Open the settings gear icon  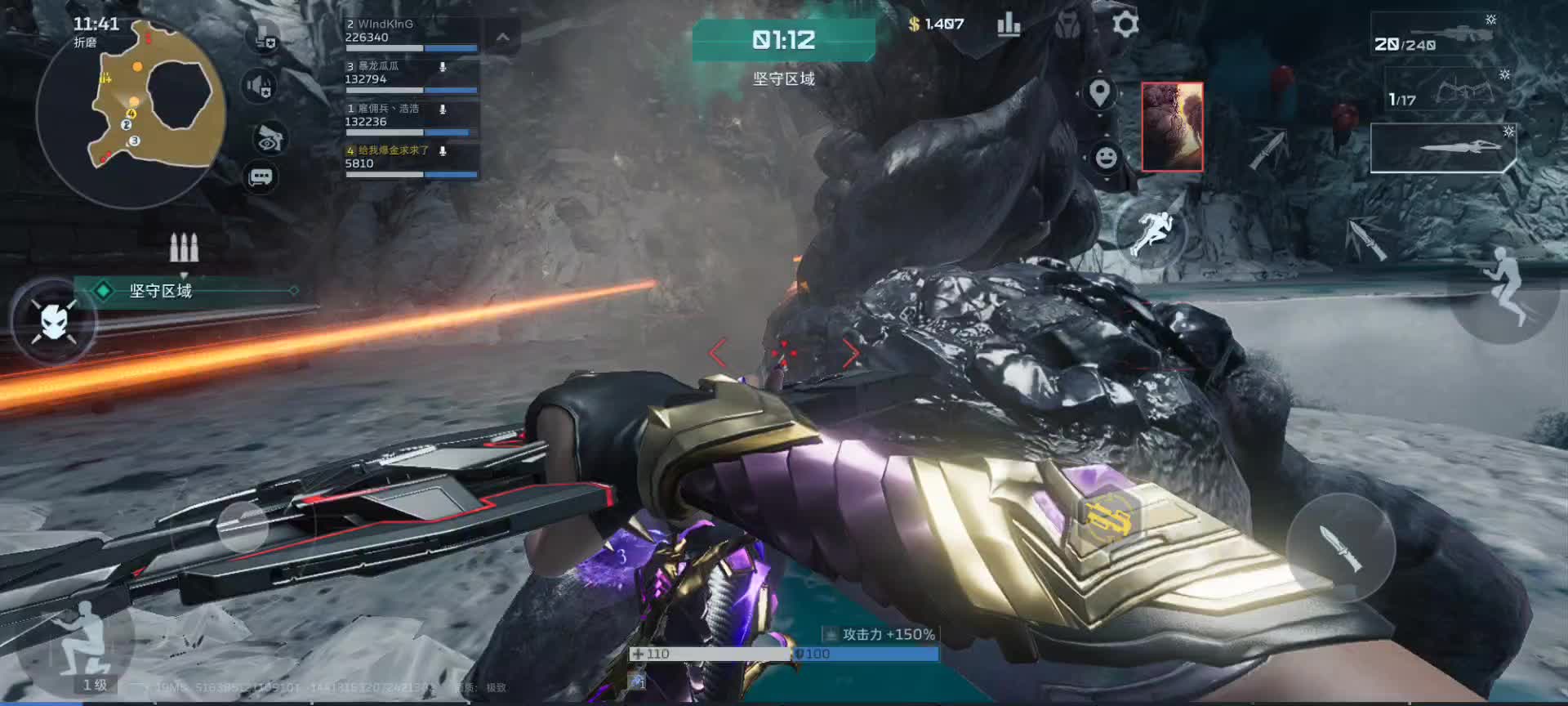[1125, 25]
